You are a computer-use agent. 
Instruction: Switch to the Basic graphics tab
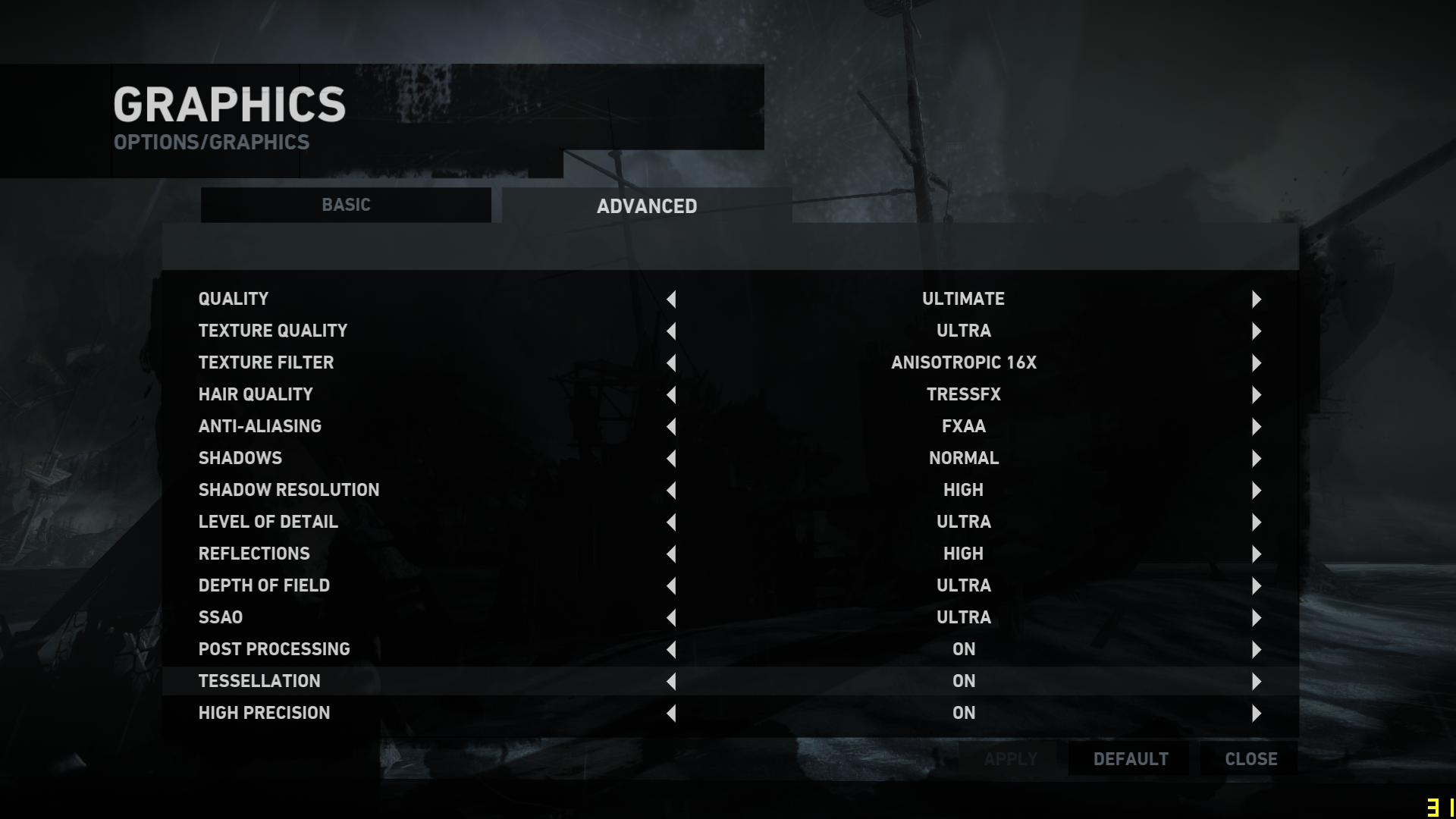(346, 206)
